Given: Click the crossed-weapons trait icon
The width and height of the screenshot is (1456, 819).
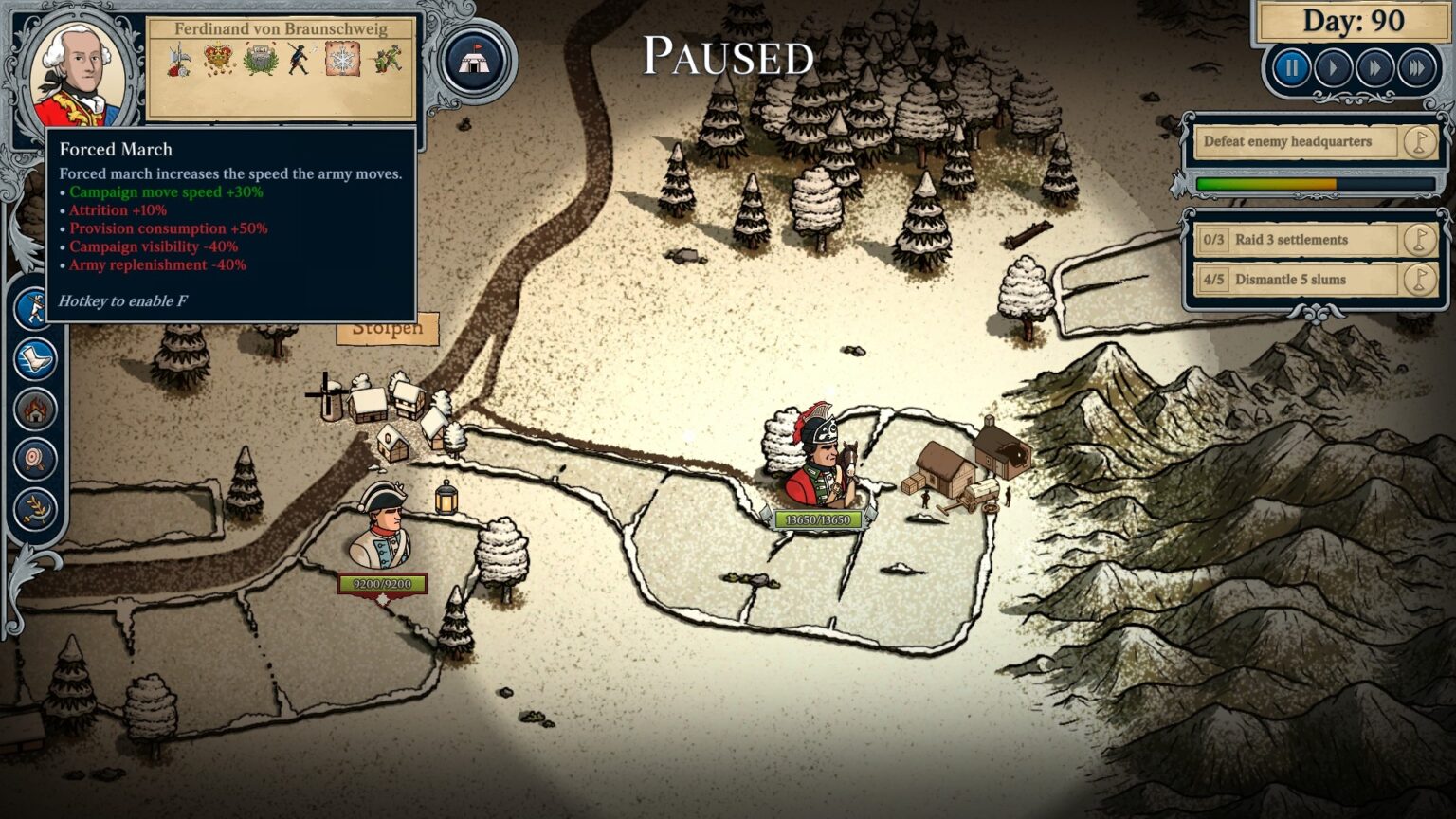Looking at the screenshot, I should pyautogui.click(x=176, y=59).
